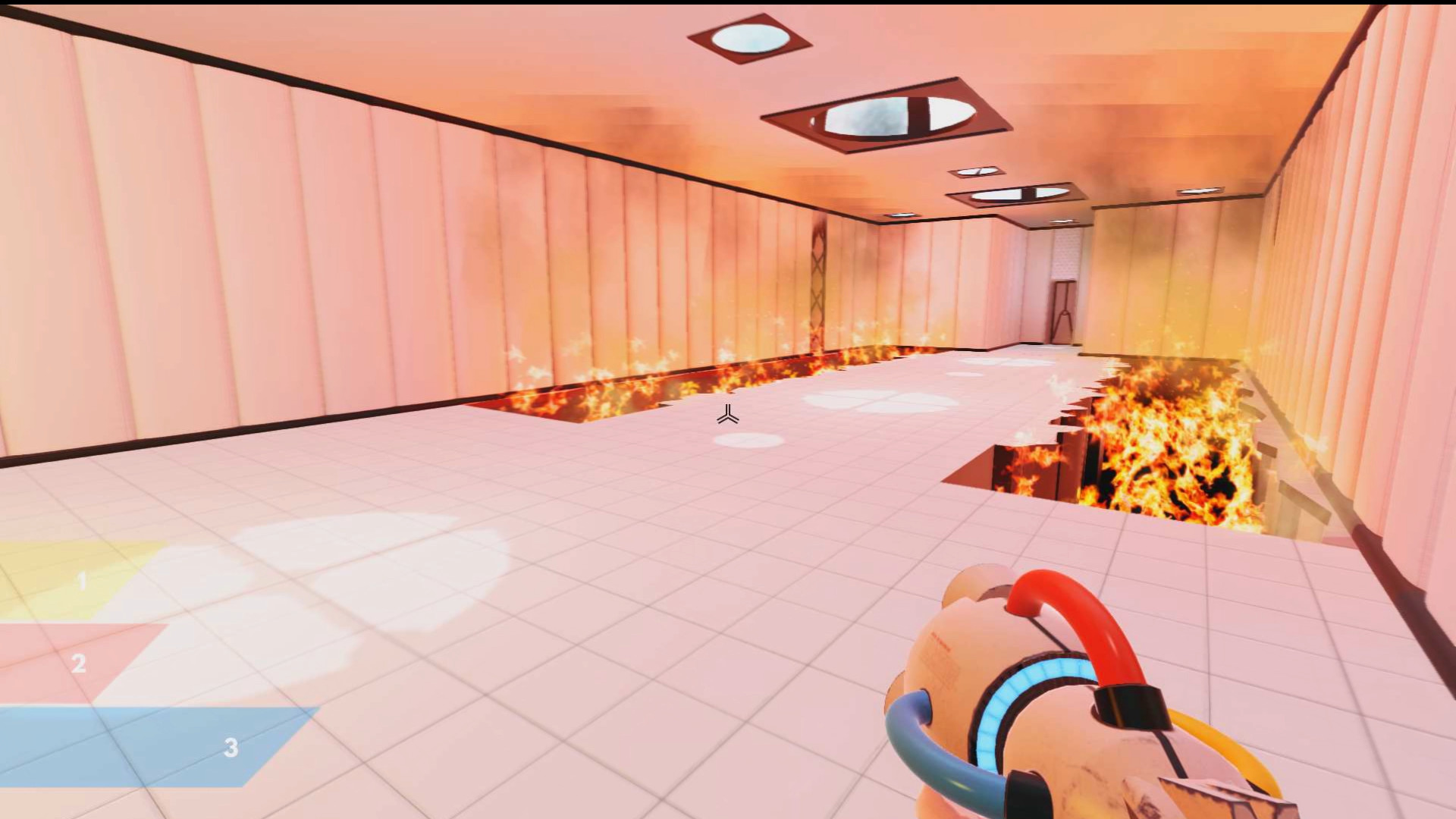Toggle the black nozzle collar on the gun

tap(1128, 705)
